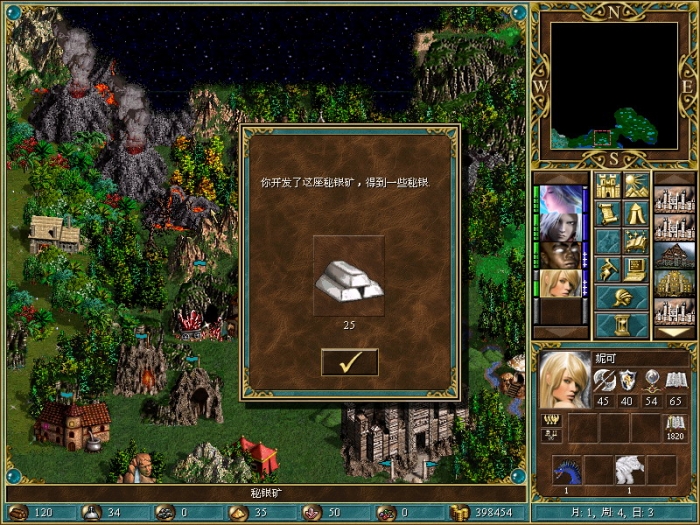Select the blue dragon army slot
This screenshot has height=525, width=700.
pos(568,470)
